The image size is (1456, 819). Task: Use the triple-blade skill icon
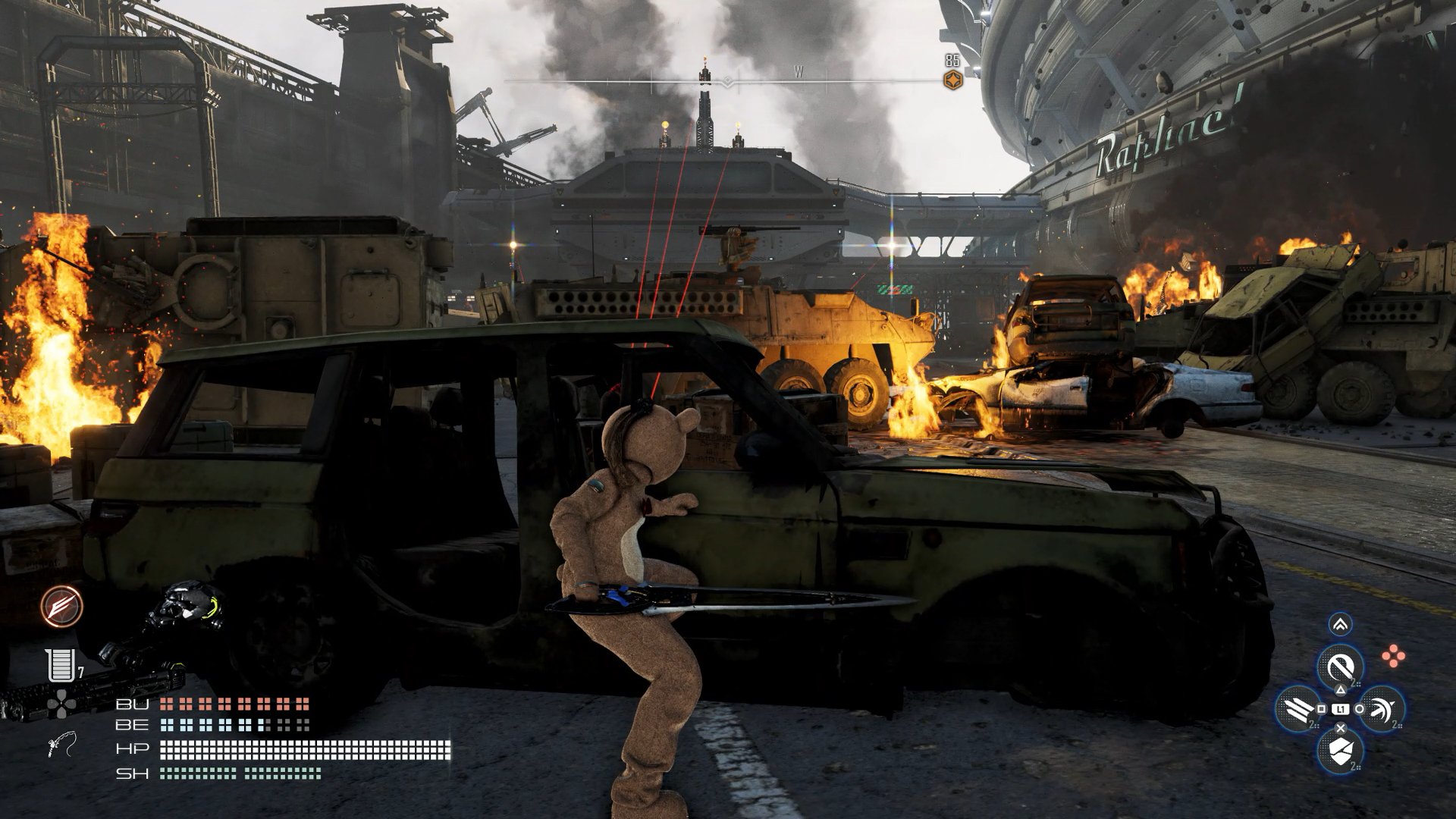click(x=1298, y=708)
